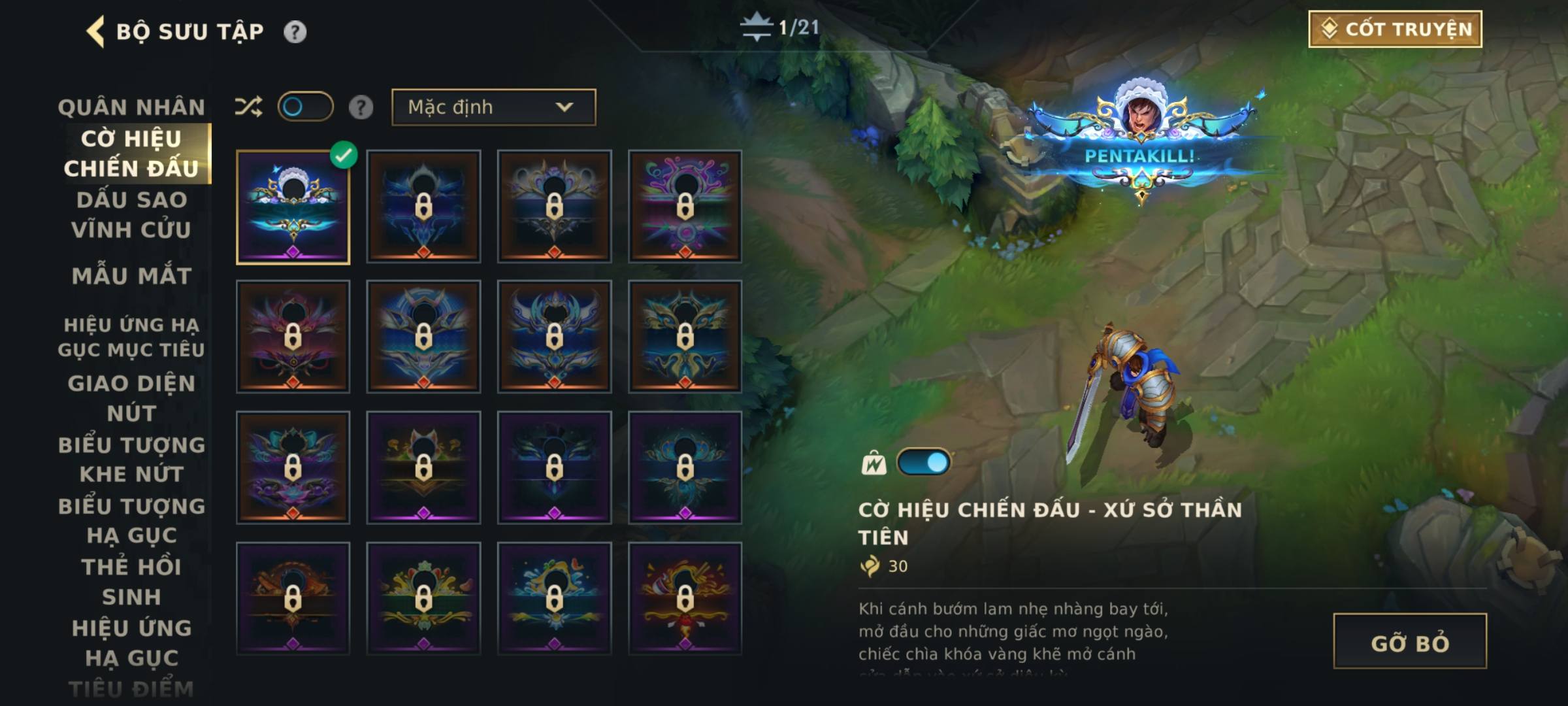Open the Biểu Tượng Khe Nút category
The height and width of the screenshot is (706, 1568).
tap(131, 460)
